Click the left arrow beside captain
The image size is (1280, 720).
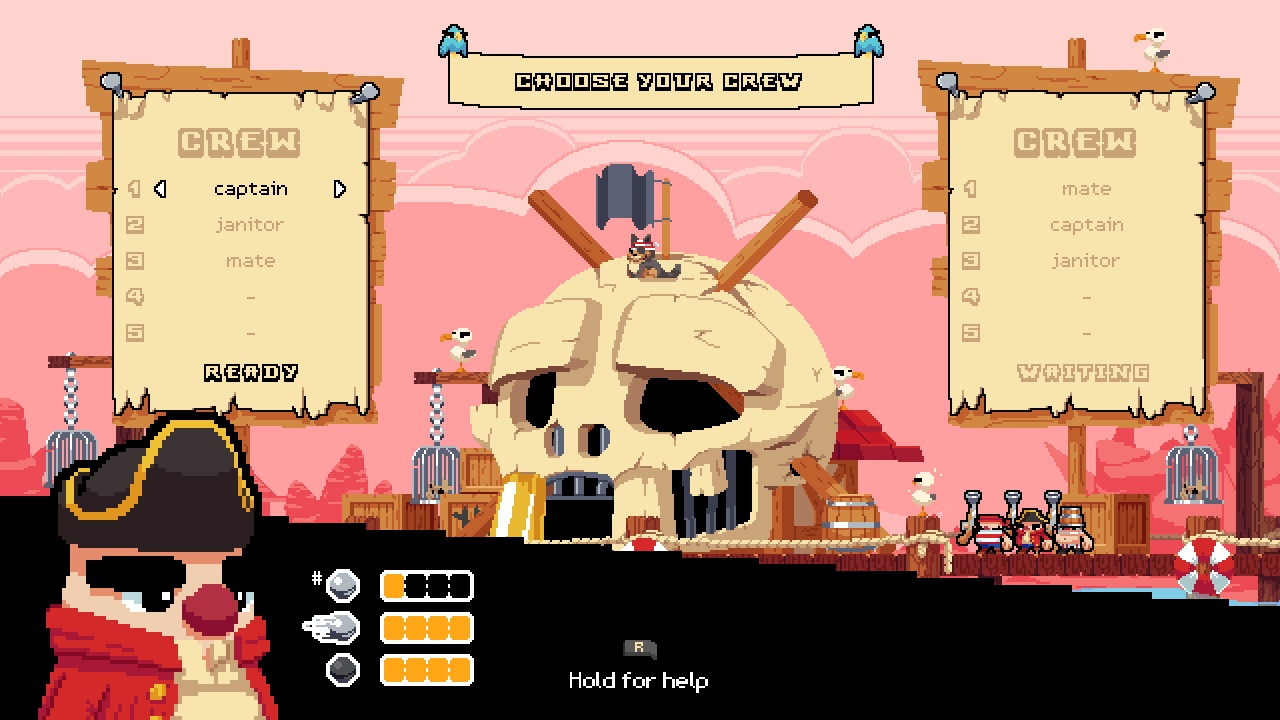pos(160,189)
